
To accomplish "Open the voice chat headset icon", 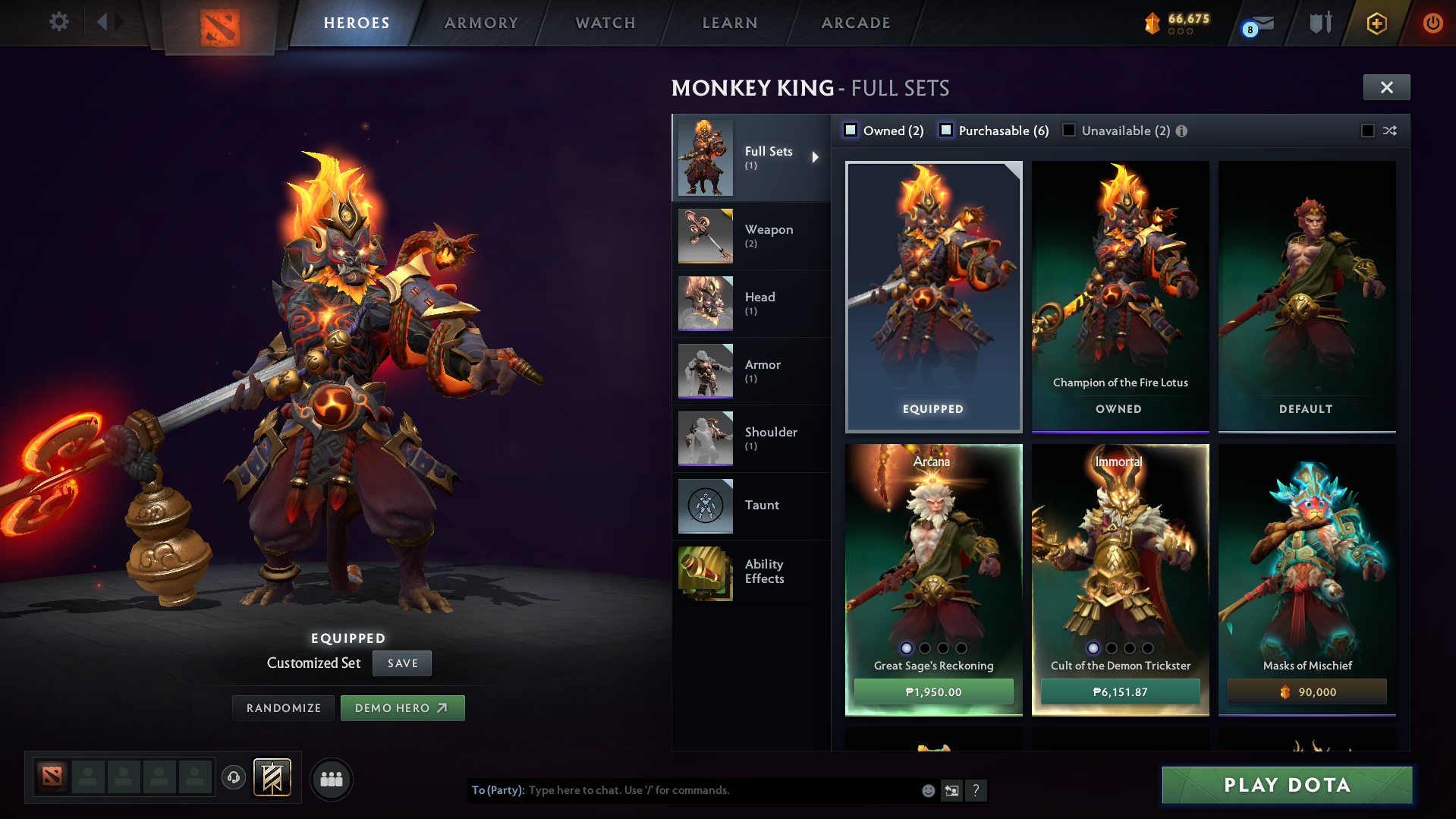I will pos(233,779).
